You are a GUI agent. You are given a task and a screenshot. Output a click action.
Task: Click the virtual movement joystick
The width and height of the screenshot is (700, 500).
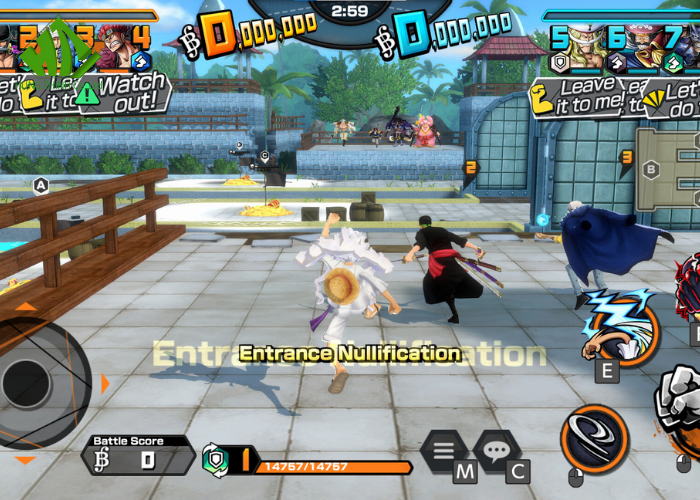(x=28, y=382)
